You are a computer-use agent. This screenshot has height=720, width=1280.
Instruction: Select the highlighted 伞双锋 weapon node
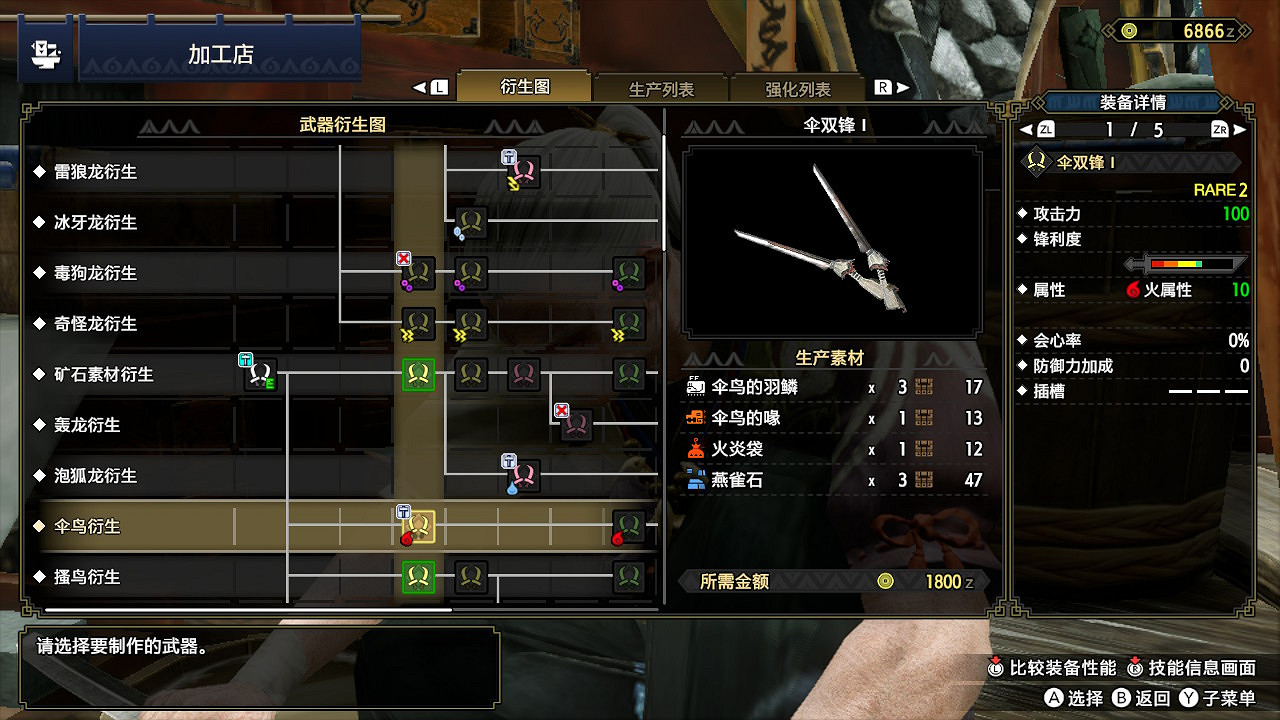coord(421,526)
